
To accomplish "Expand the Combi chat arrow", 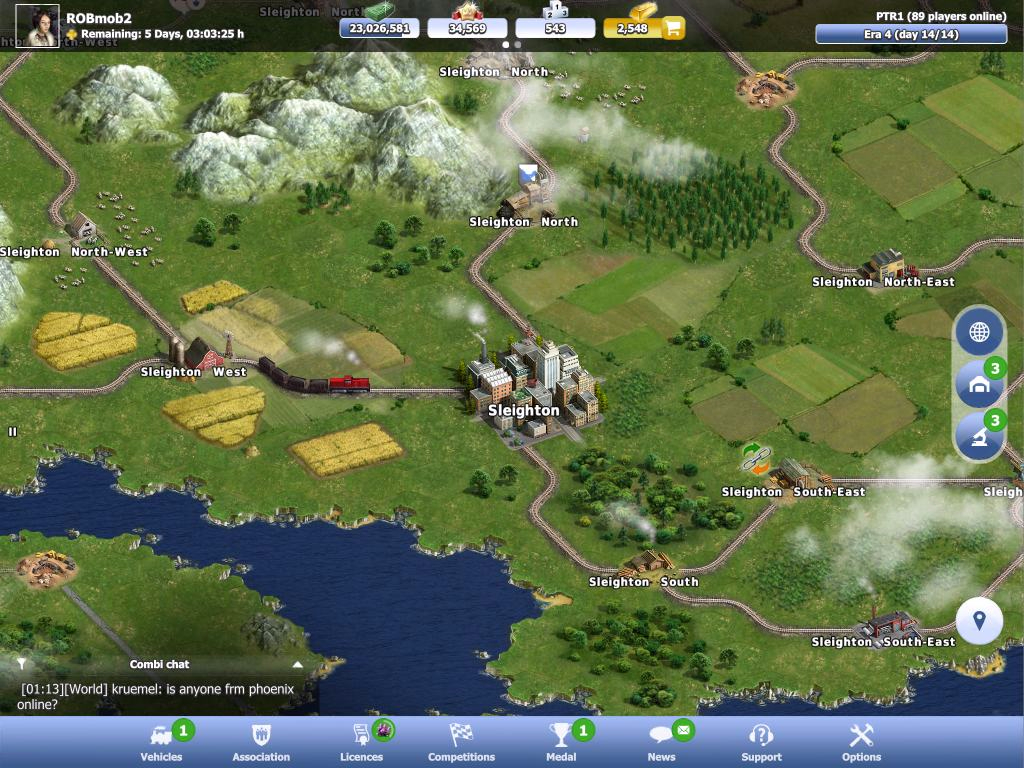I will 297,664.
